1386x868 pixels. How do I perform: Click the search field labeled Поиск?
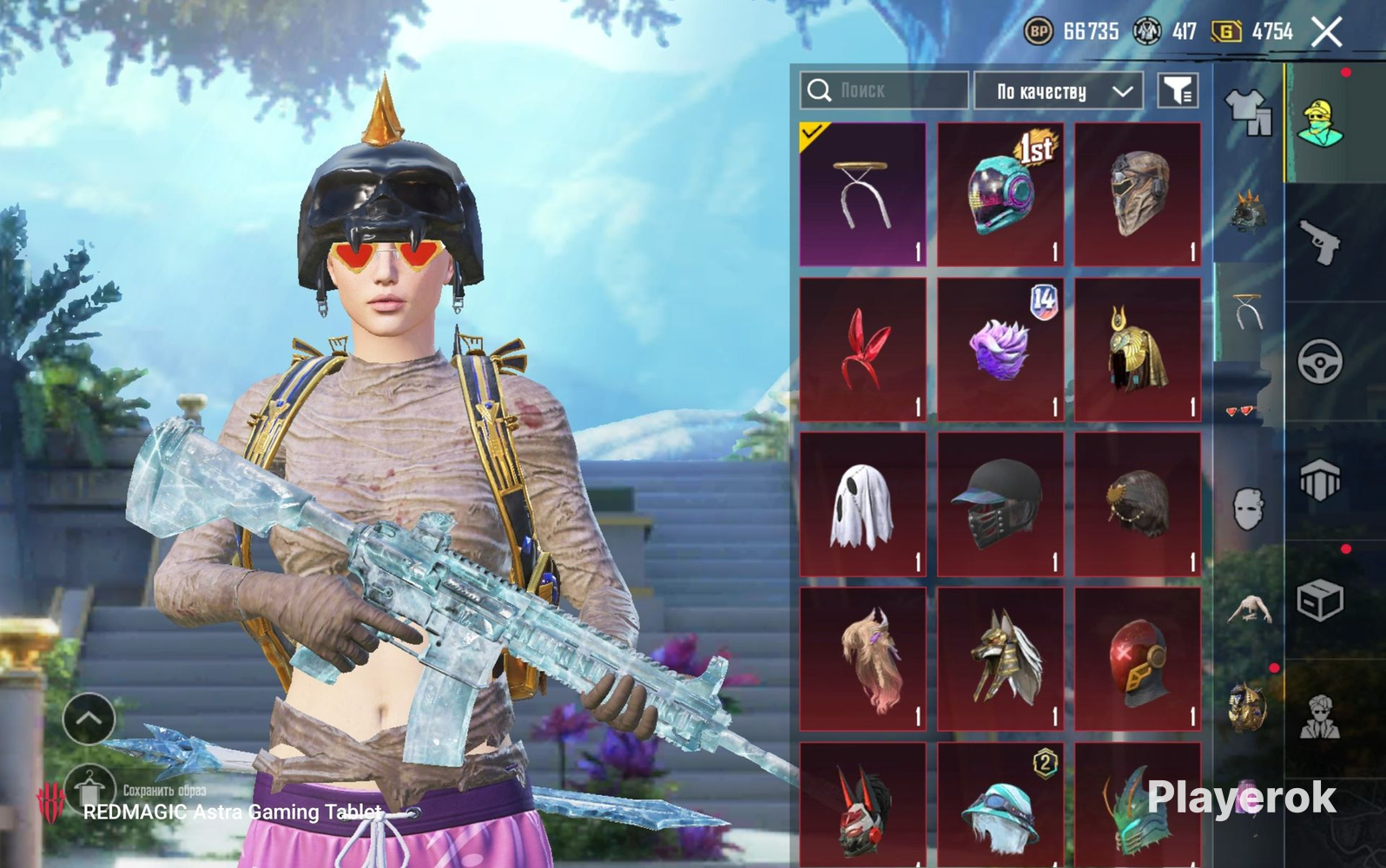point(884,90)
